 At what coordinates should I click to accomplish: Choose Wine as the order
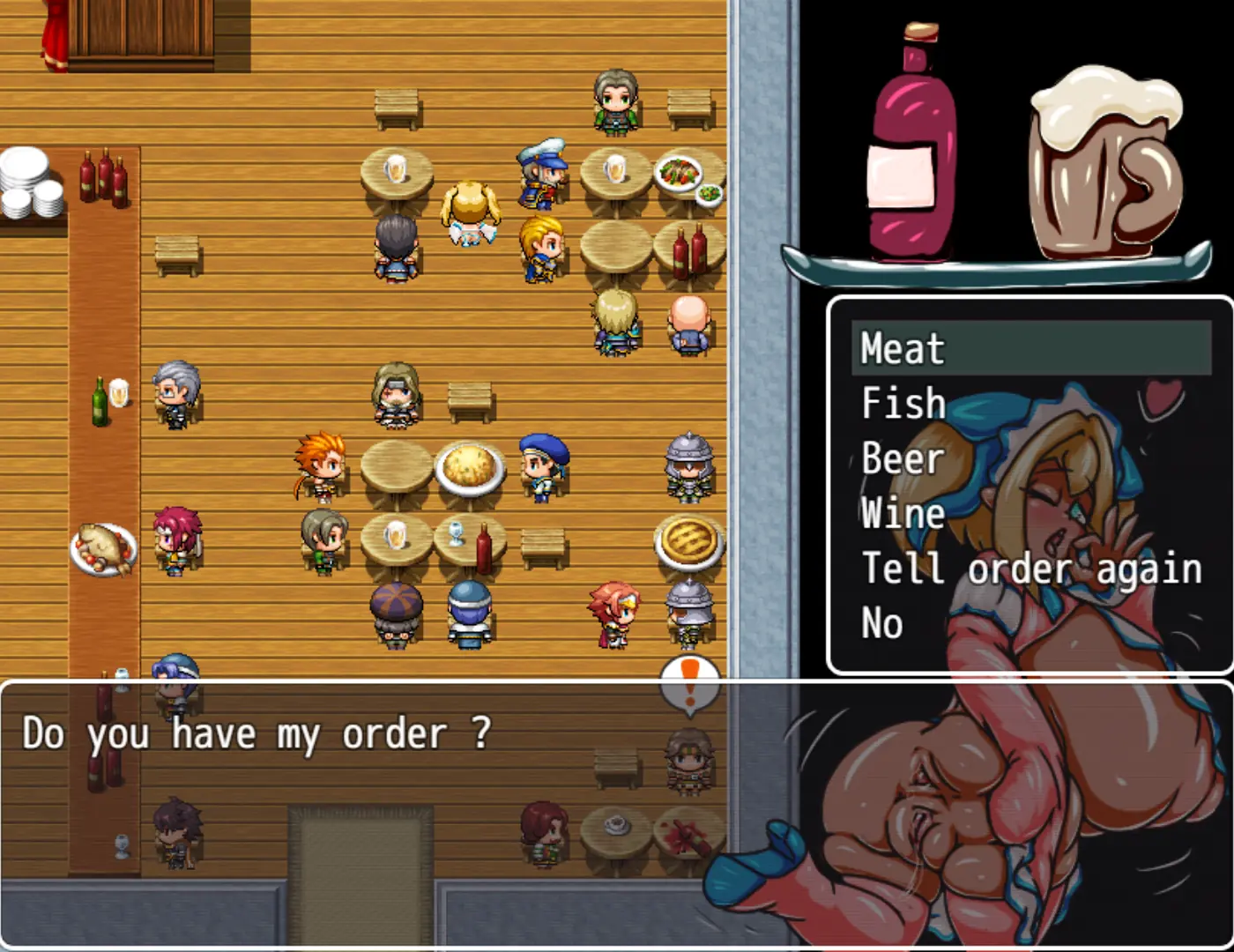pyautogui.click(x=903, y=513)
